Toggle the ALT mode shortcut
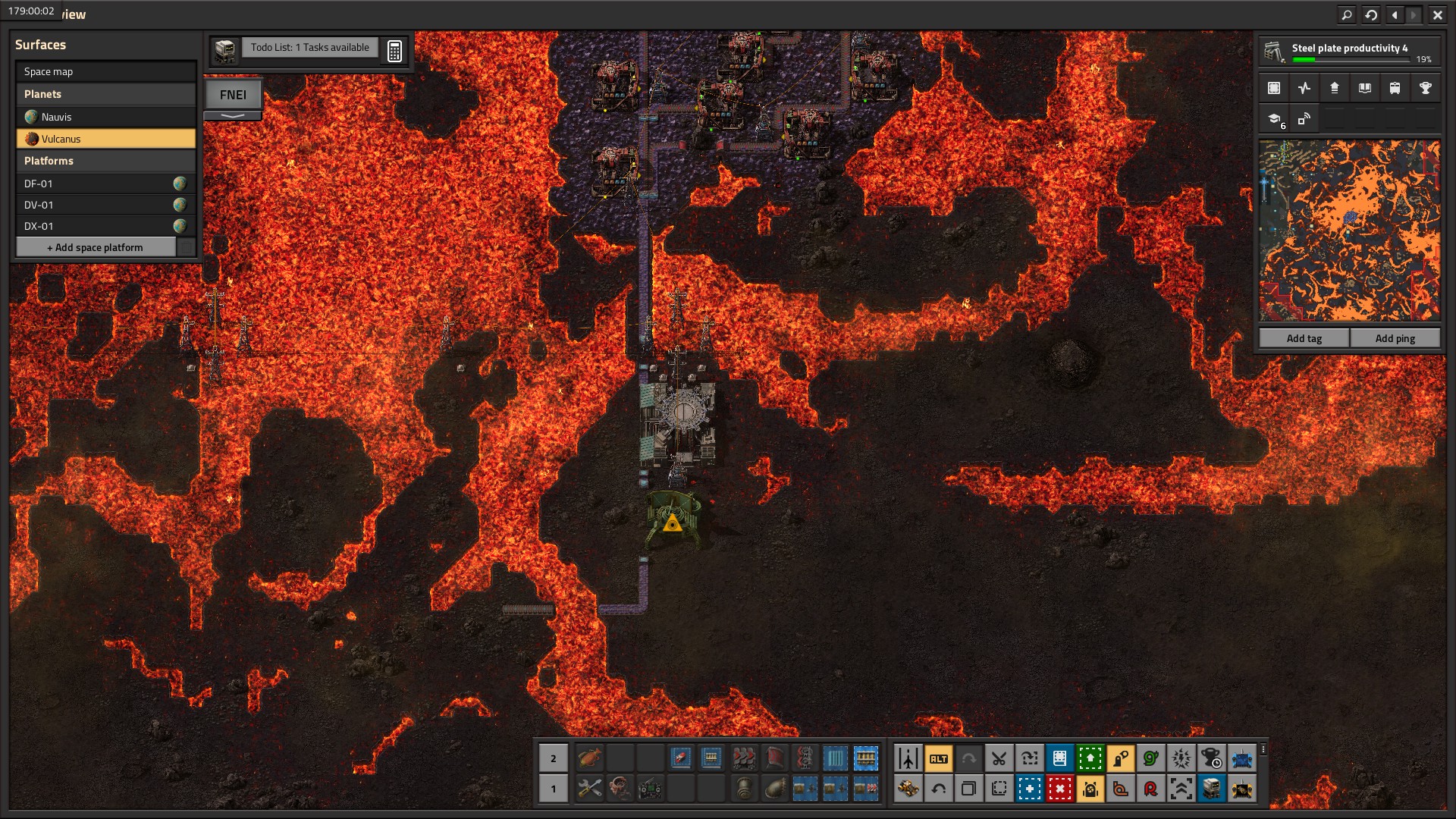The width and height of the screenshot is (1456, 819). pyautogui.click(x=939, y=758)
